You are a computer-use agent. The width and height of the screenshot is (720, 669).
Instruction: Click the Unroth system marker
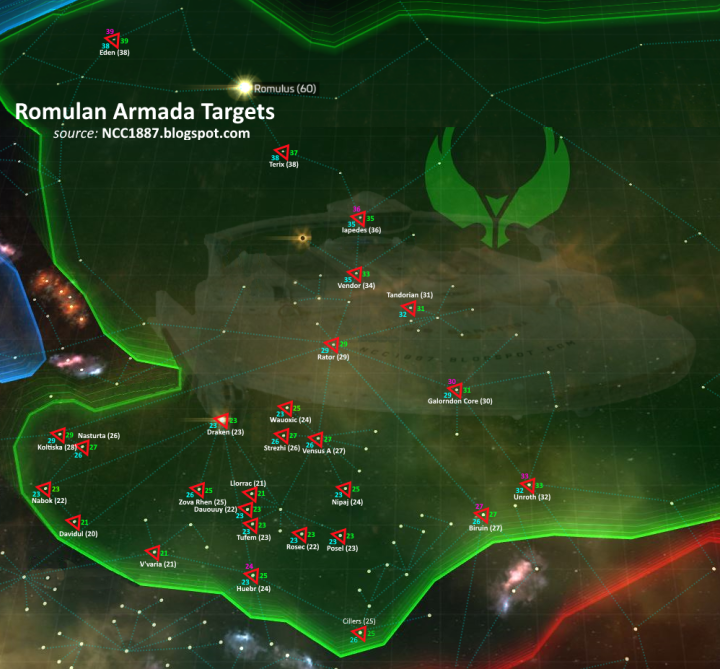tap(528, 485)
